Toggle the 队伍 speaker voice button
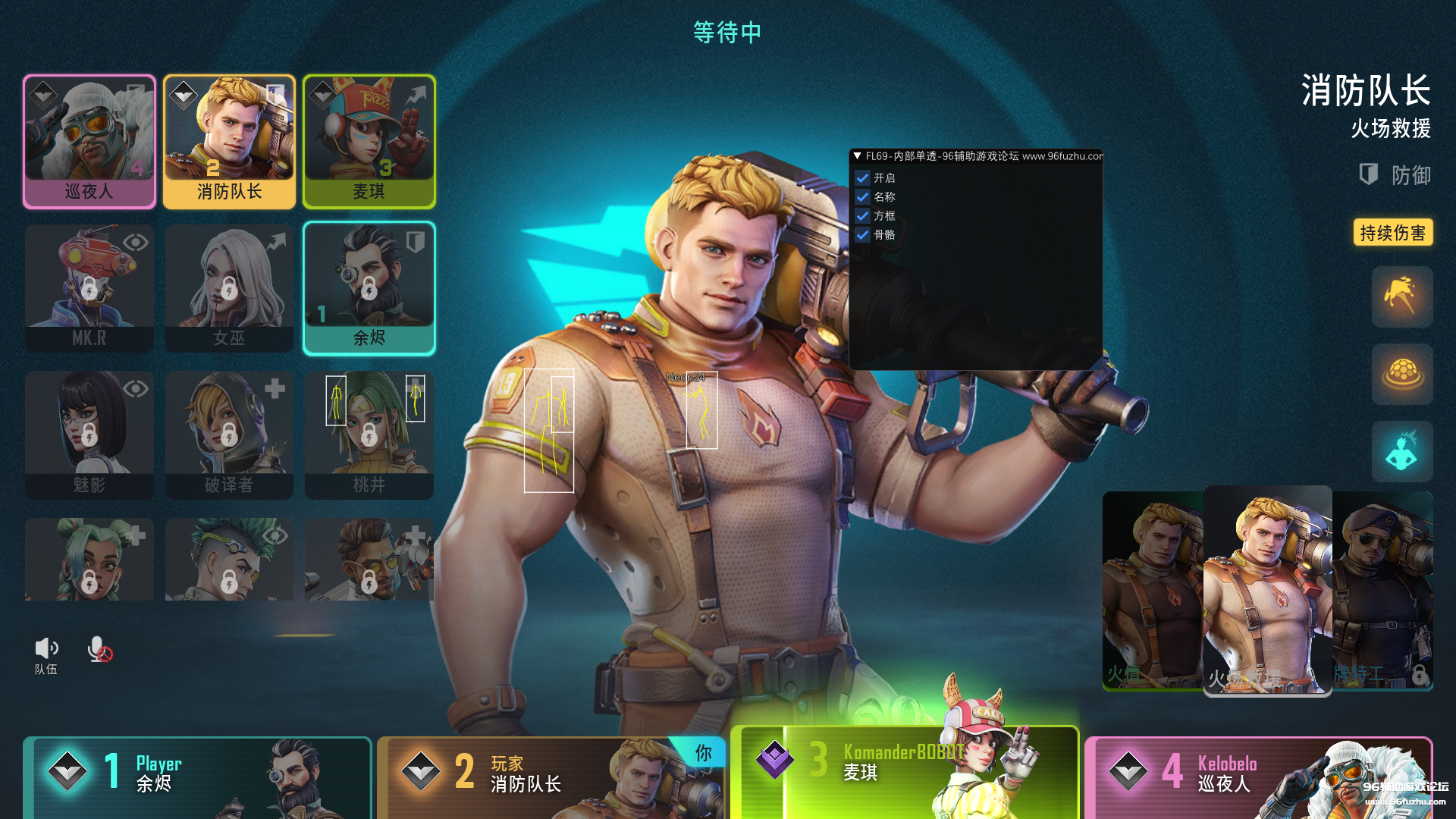Screen dimensions: 1456x819 (x=46, y=650)
